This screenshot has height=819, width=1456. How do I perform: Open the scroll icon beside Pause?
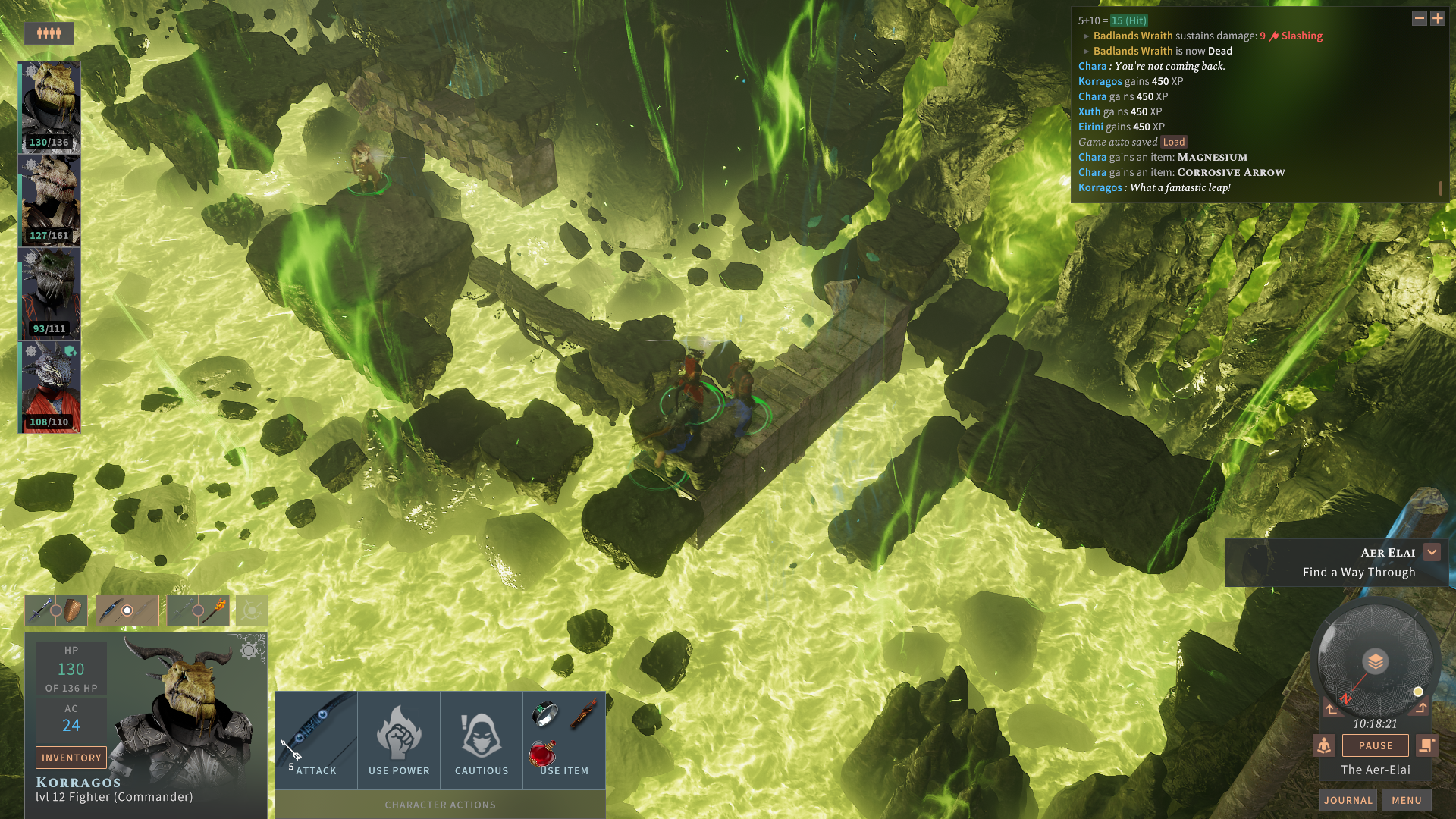1426,745
